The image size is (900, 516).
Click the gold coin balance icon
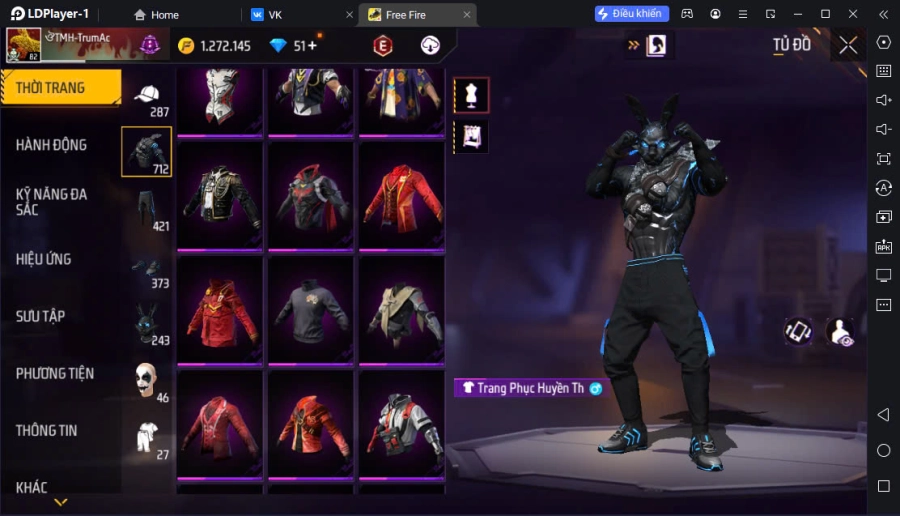pyautogui.click(x=186, y=46)
